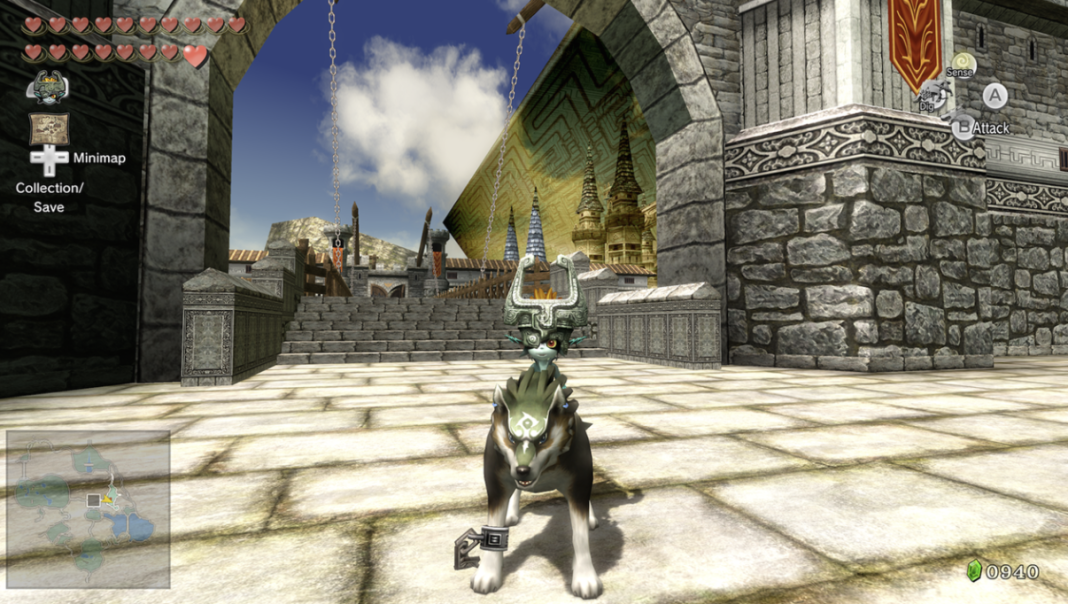Open the parchment world map icon
The height and width of the screenshot is (604, 1068).
(x=48, y=127)
